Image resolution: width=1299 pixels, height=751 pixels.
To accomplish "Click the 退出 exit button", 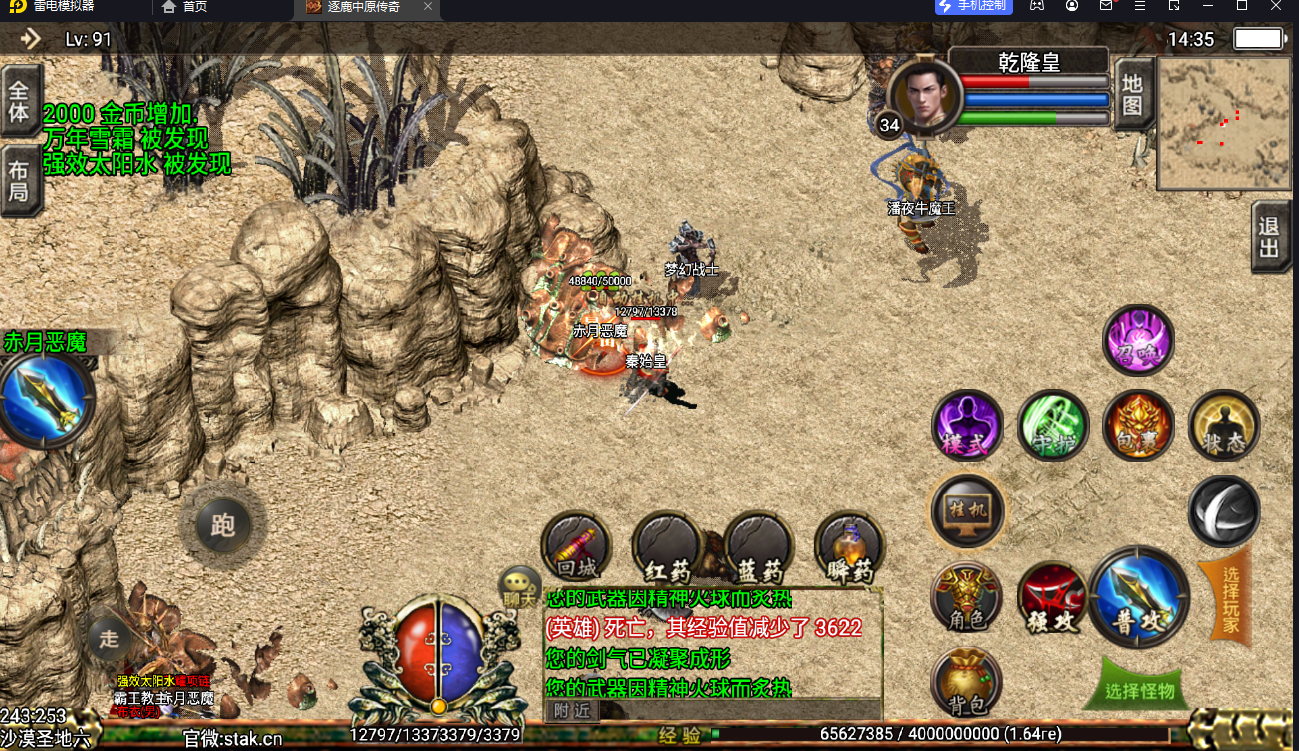I will [1270, 238].
